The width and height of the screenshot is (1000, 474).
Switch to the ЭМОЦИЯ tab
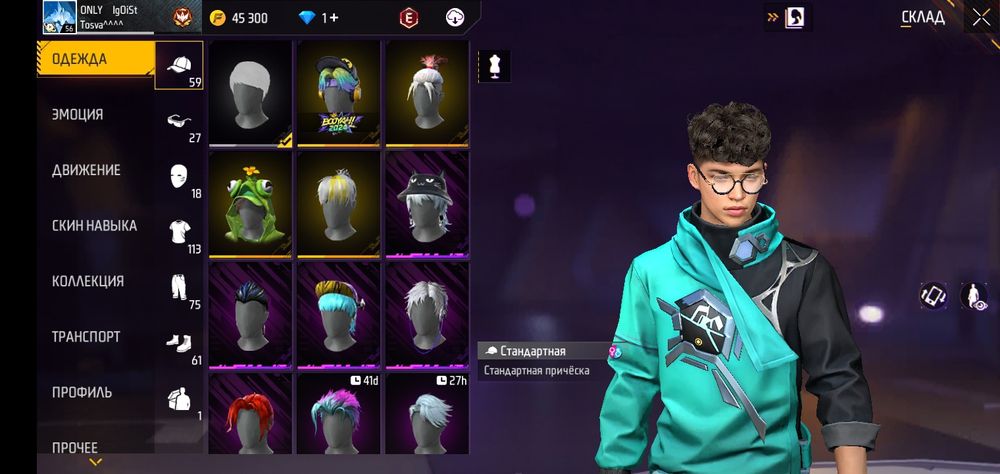(78, 115)
